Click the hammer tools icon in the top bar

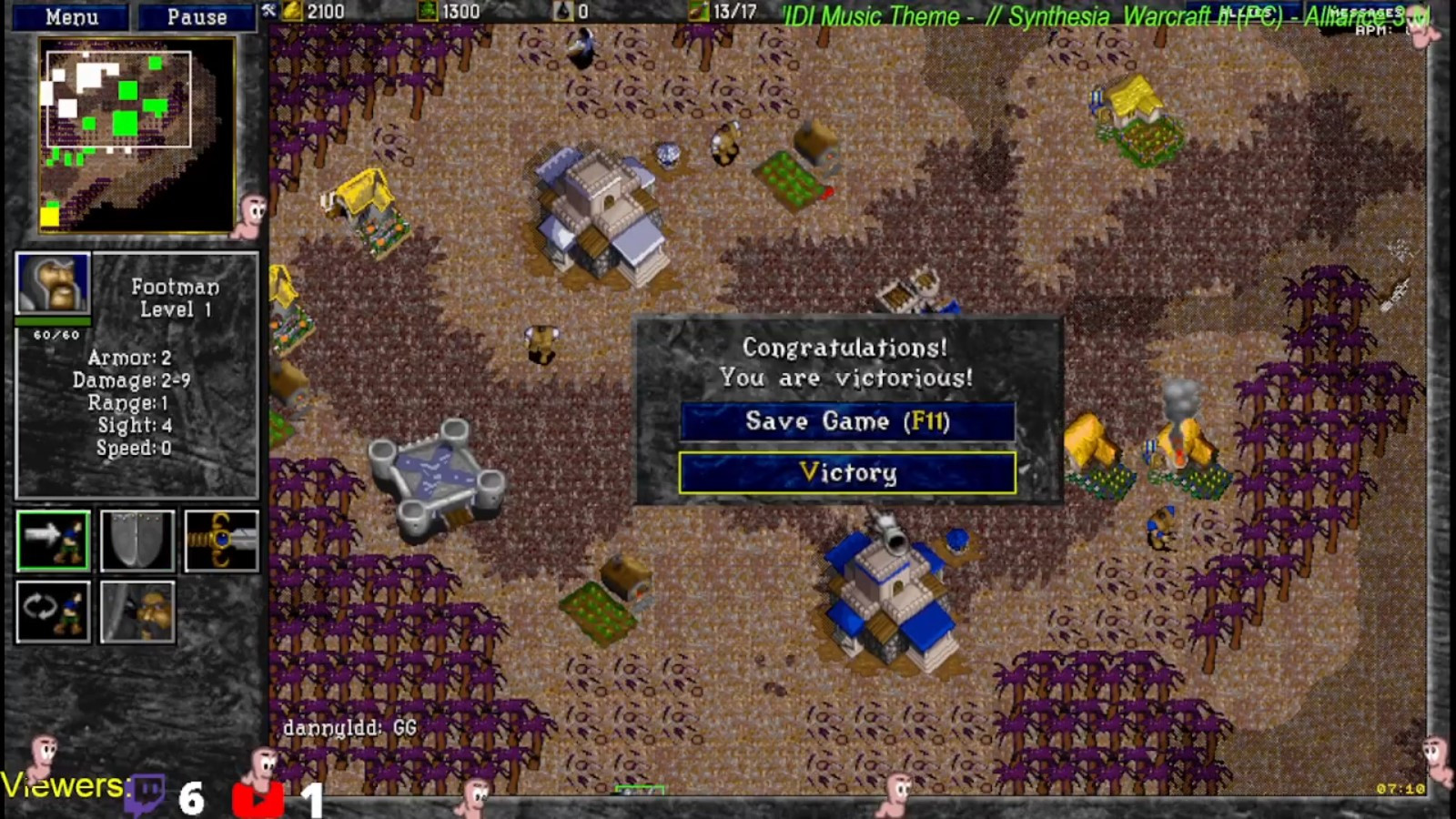coord(268,12)
